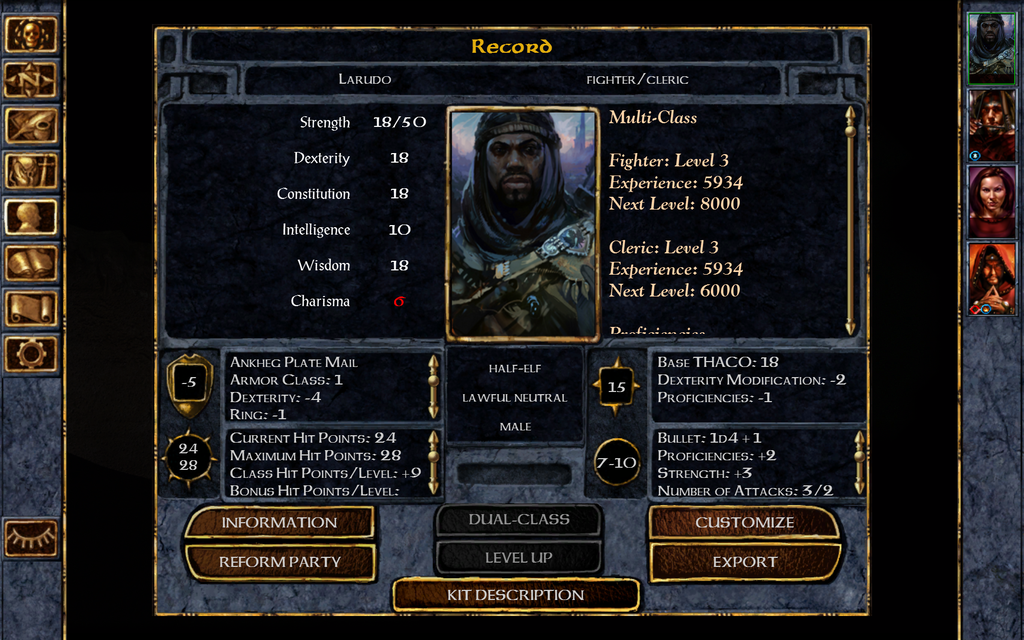Open the inventory with the armored figure icon
This screenshot has width=1024, height=640.
[x=31, y=171]
